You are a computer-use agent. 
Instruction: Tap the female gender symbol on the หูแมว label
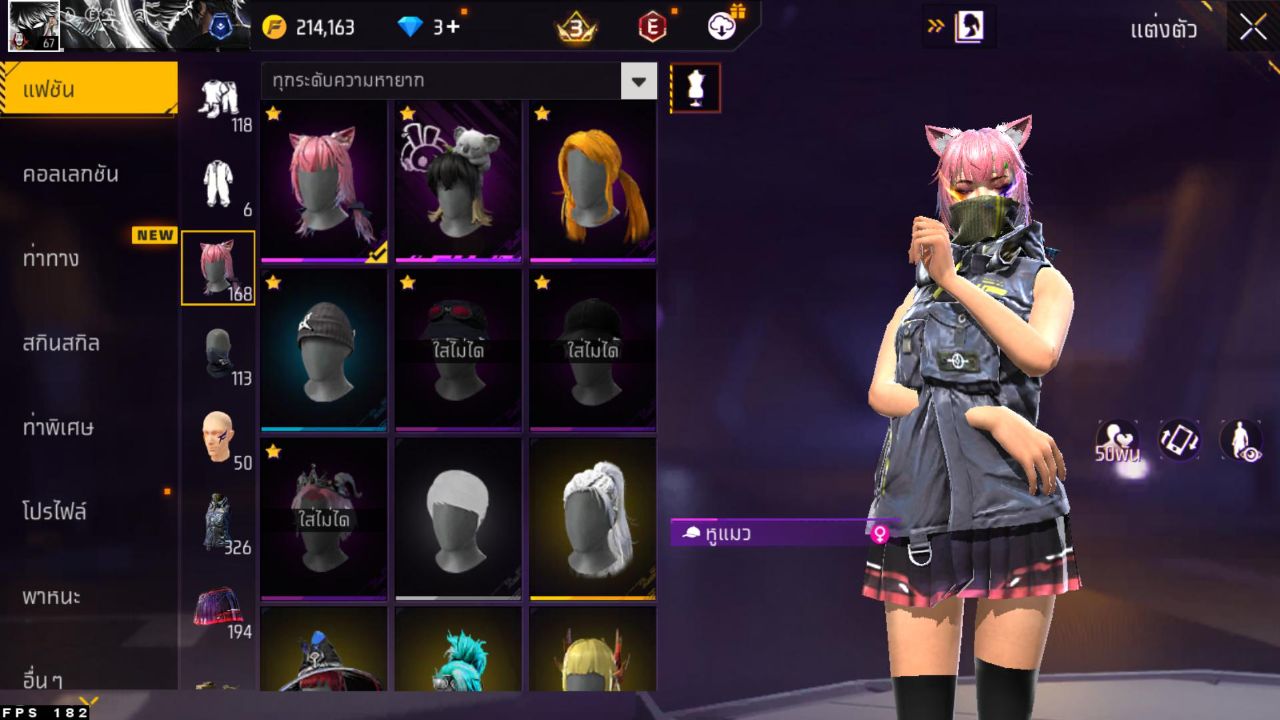pyautogui.click(x=880, y=536)
